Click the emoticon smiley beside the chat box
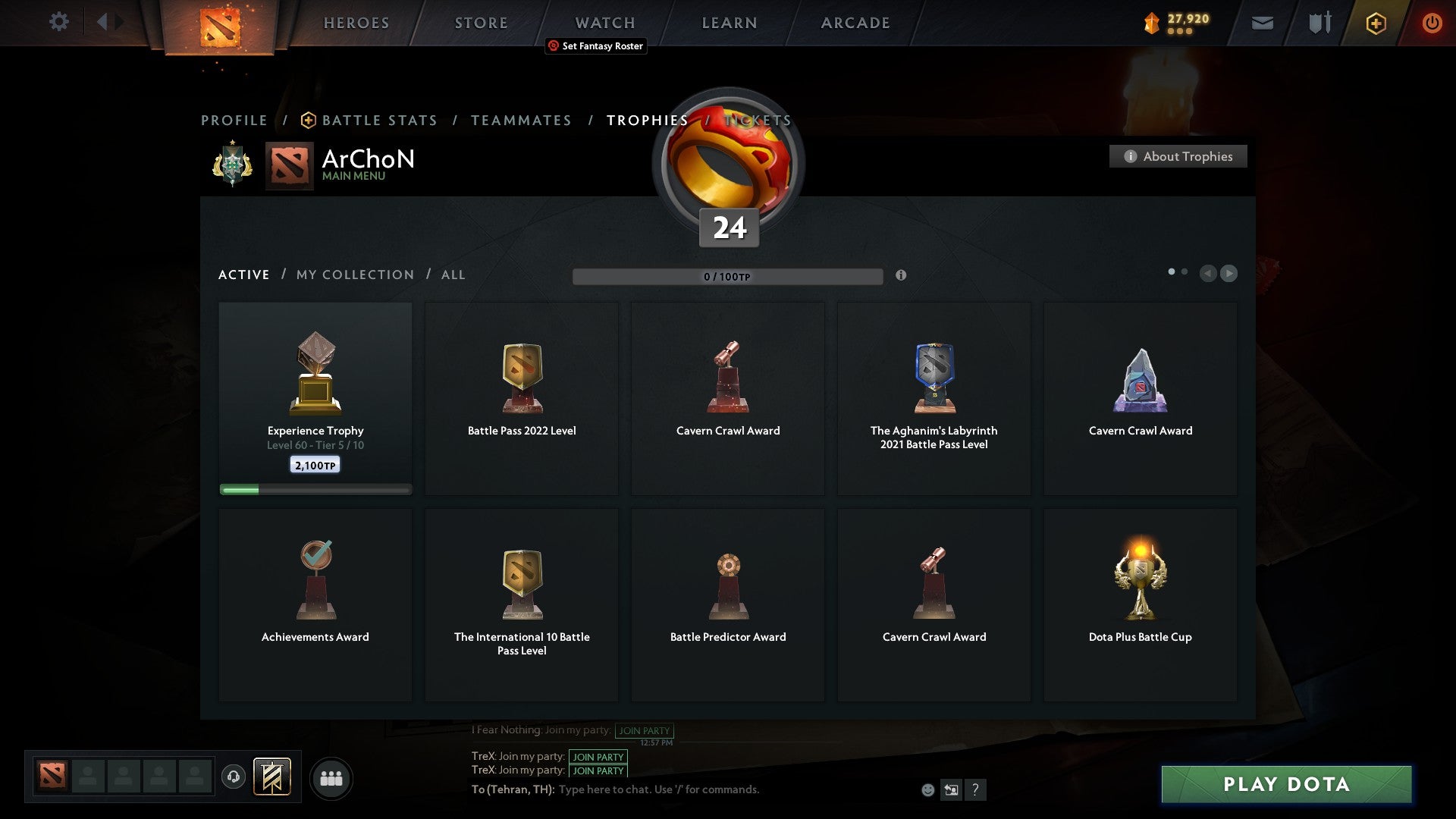The width and height of the screenshot is (1456, 819). click(x=928, y=789)
